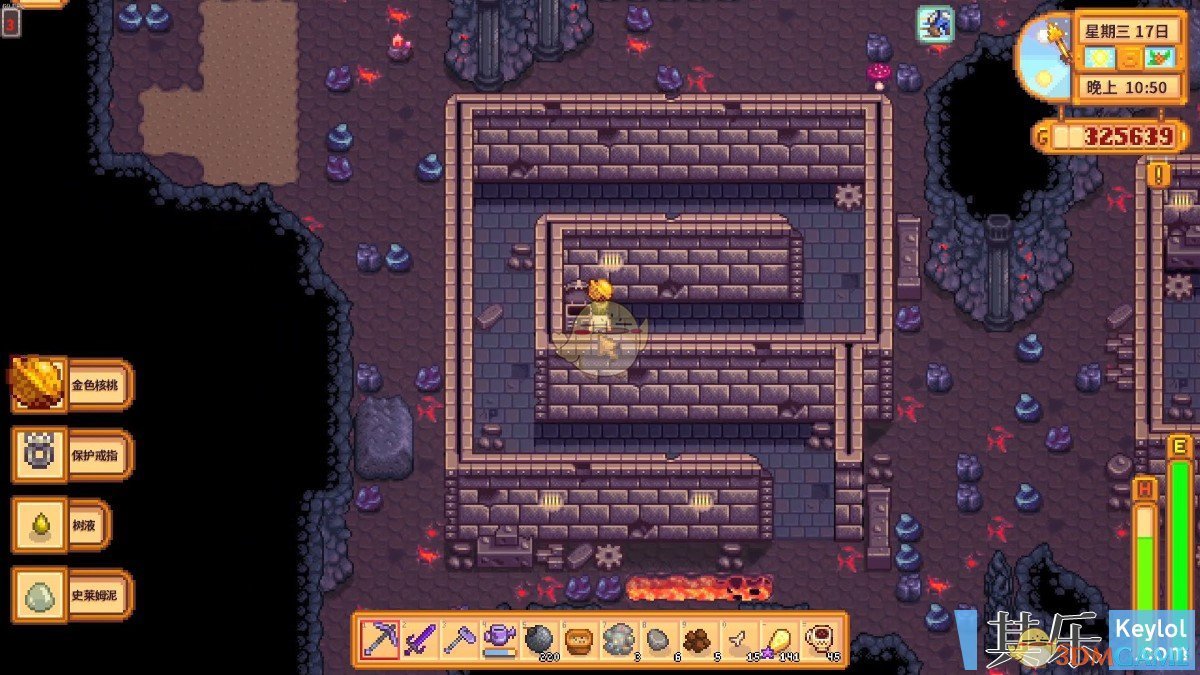
Task: Choose the coffee cup stack of 45
Action: (818, 639)
